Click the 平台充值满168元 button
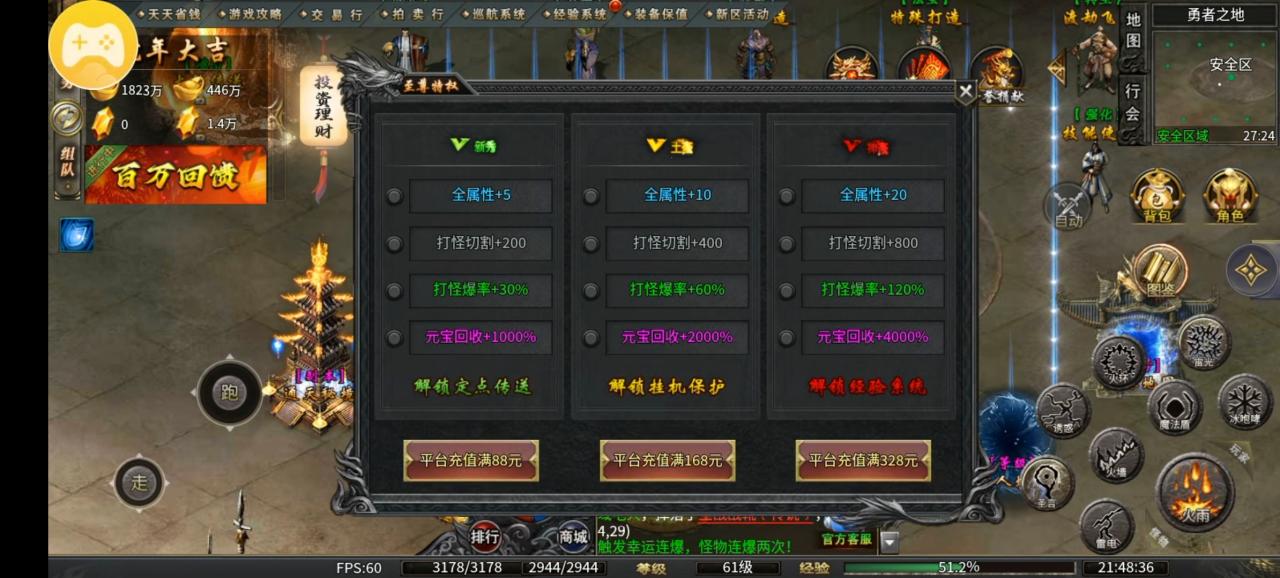This screenshot has width=1280, height=578. coord(667,461)
